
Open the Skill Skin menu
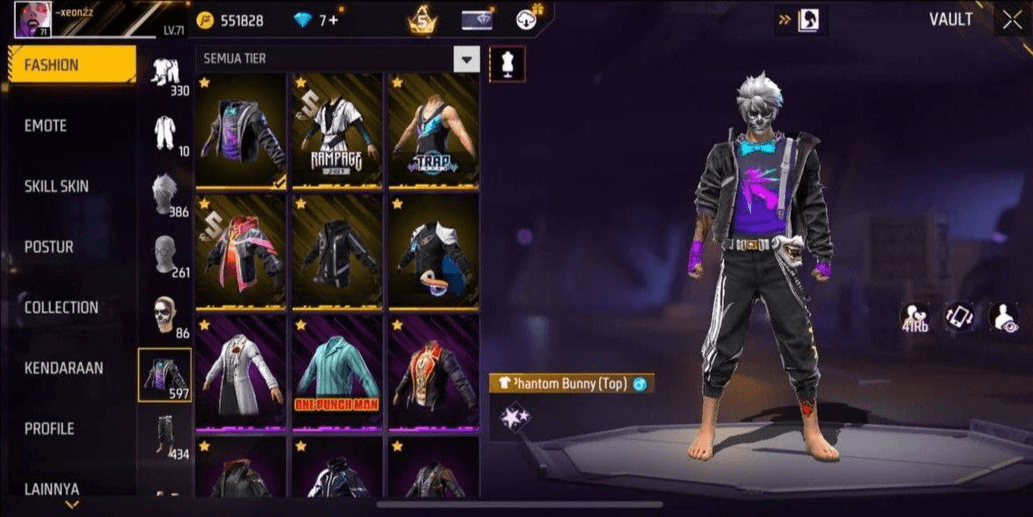tap(56, 186)
